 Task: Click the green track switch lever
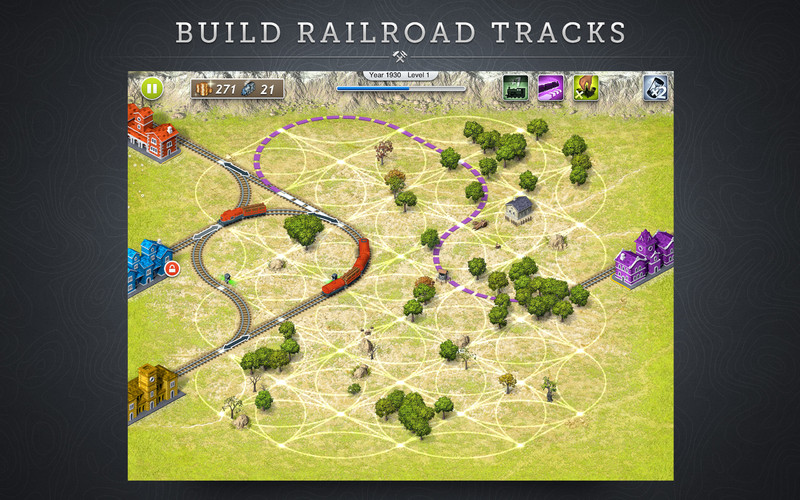click(227, 277)
